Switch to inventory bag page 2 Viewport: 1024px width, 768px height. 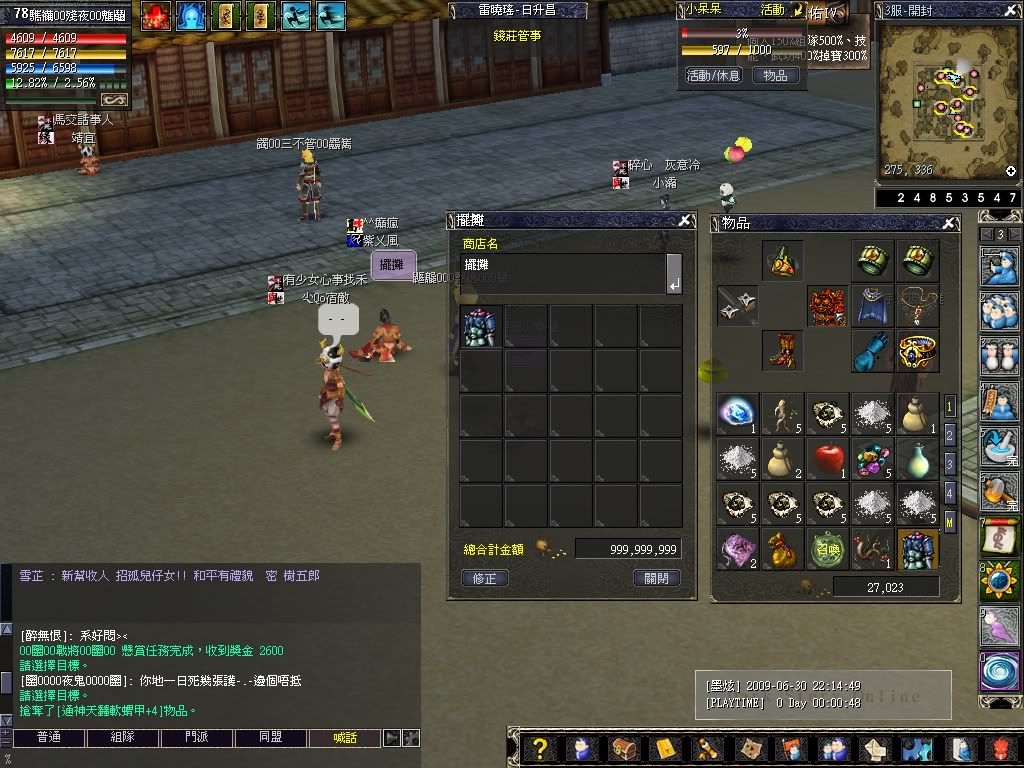point(950,435)
